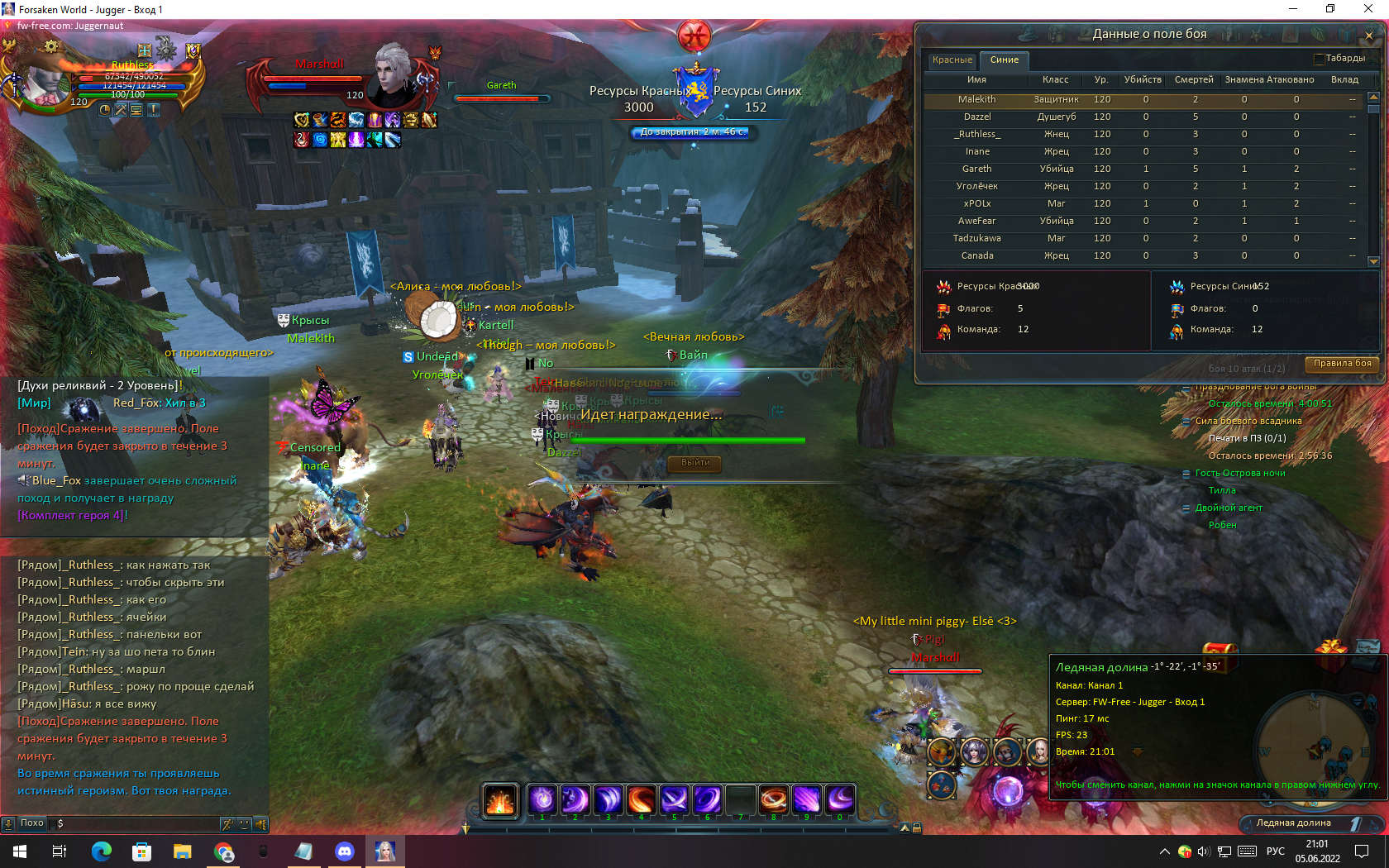Viewport: 1389px width, 868px height.
Task: Click the Ледяная долина channel indicator
Action: tap(1293, 823)
